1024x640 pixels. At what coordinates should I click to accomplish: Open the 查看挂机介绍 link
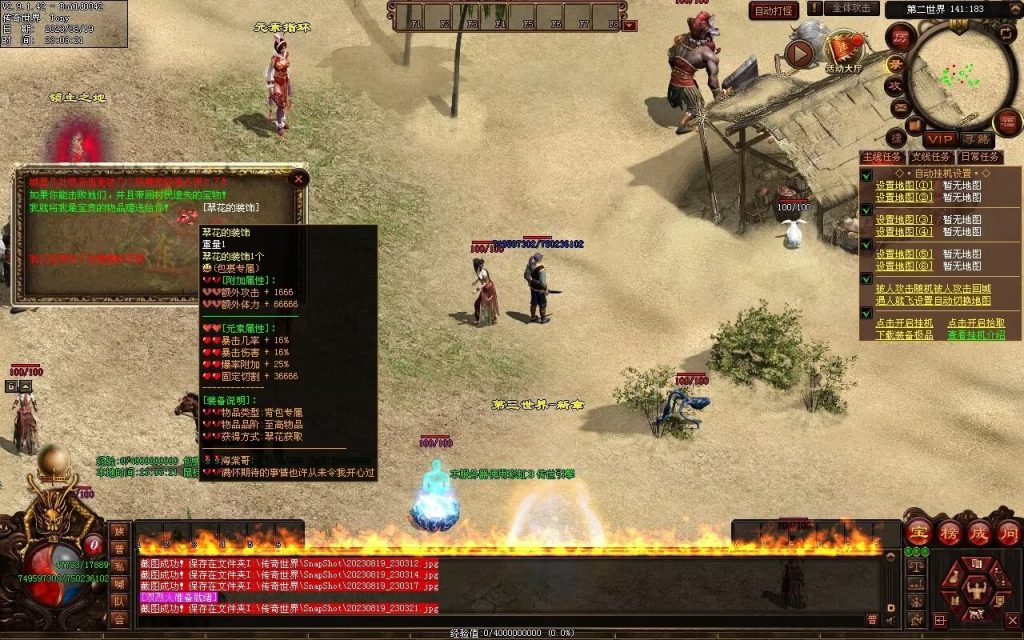pyautogui.click(x=976, y=335)
